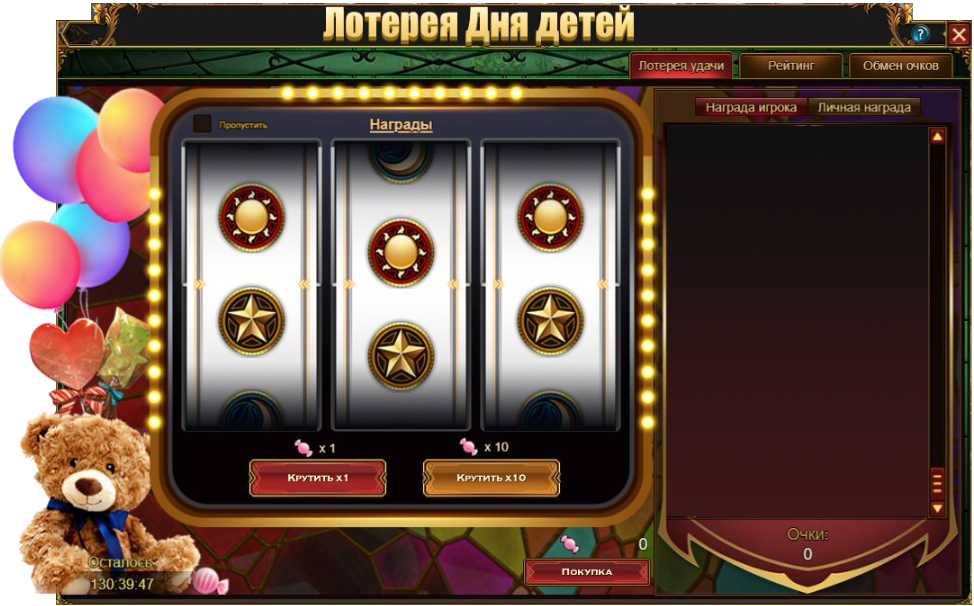Spin ten times with Крутить x10
The height and width of the screenshot is (606, 974).
(491, 478)
